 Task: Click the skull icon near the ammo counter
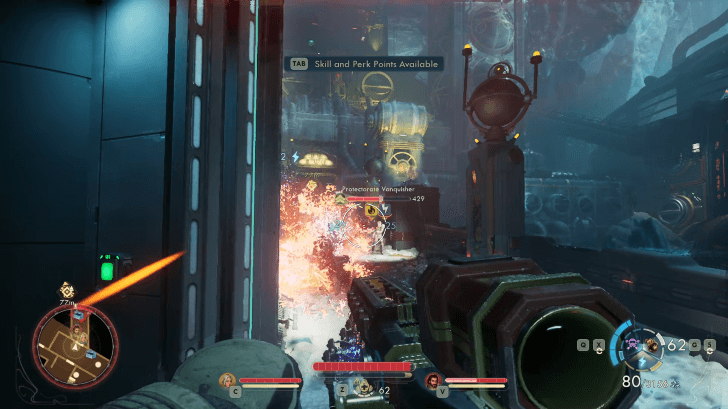(632, 346)
